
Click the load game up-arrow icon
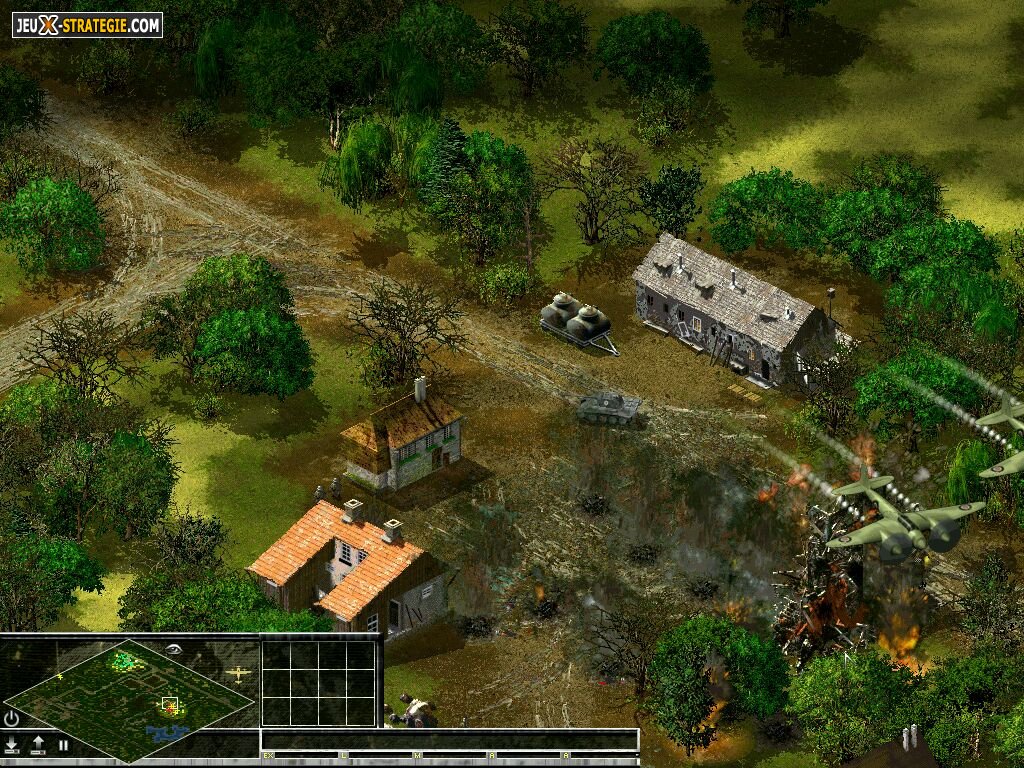pyautogui.click(x=38, y=744)
